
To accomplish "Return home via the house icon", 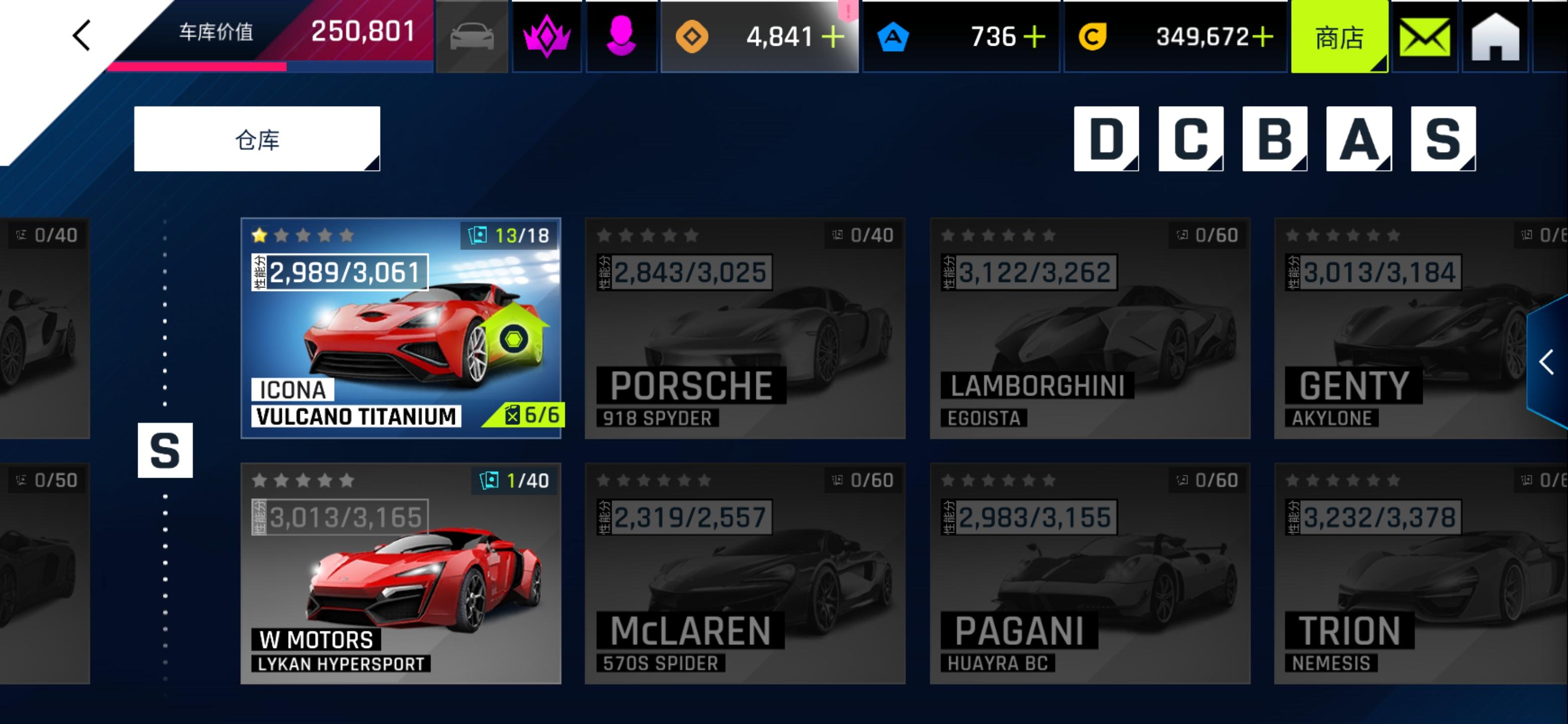I will click(x=1496, y=37).
